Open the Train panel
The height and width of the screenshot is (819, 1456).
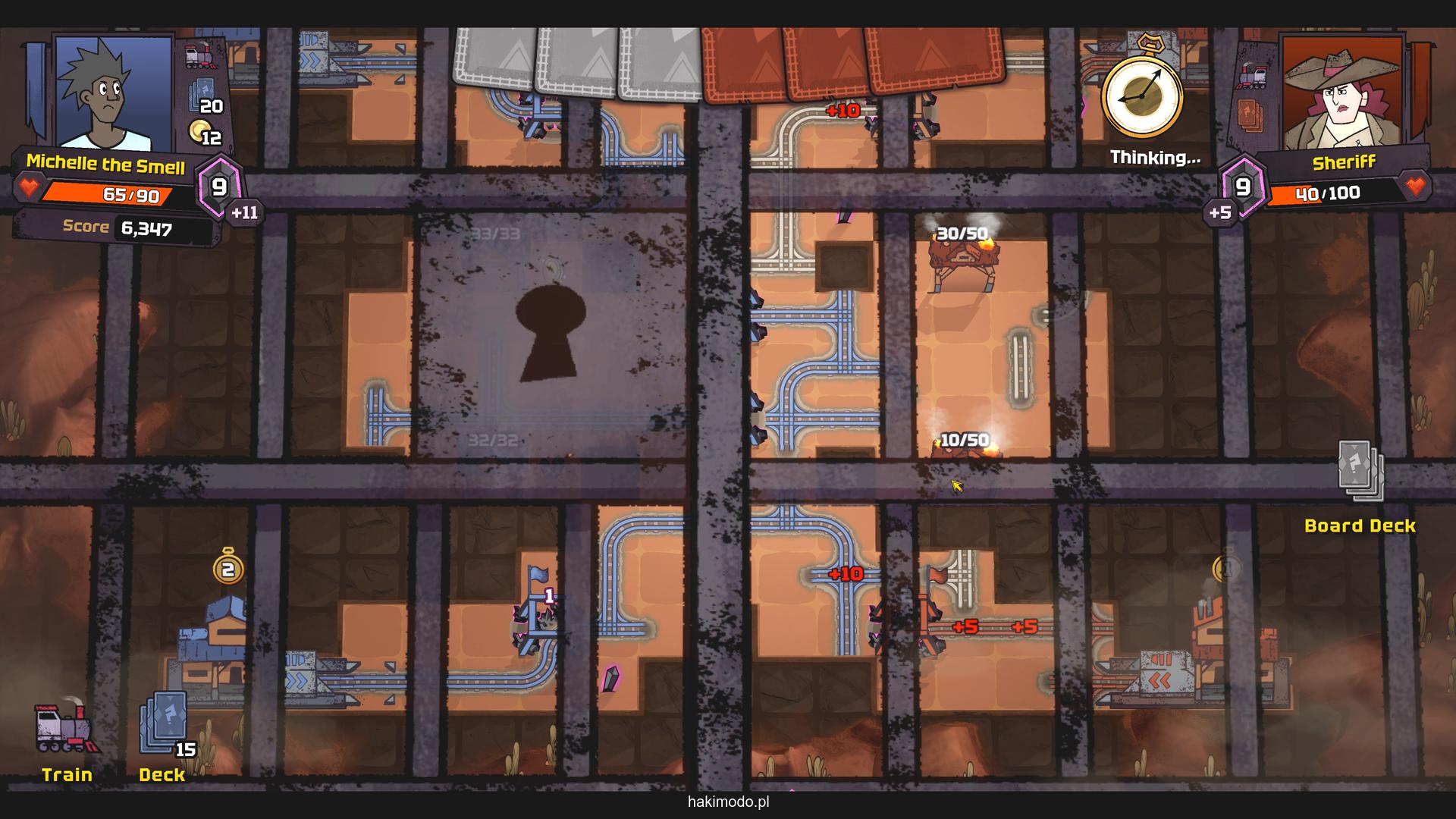pyautogui.click(x=67, y=730)
